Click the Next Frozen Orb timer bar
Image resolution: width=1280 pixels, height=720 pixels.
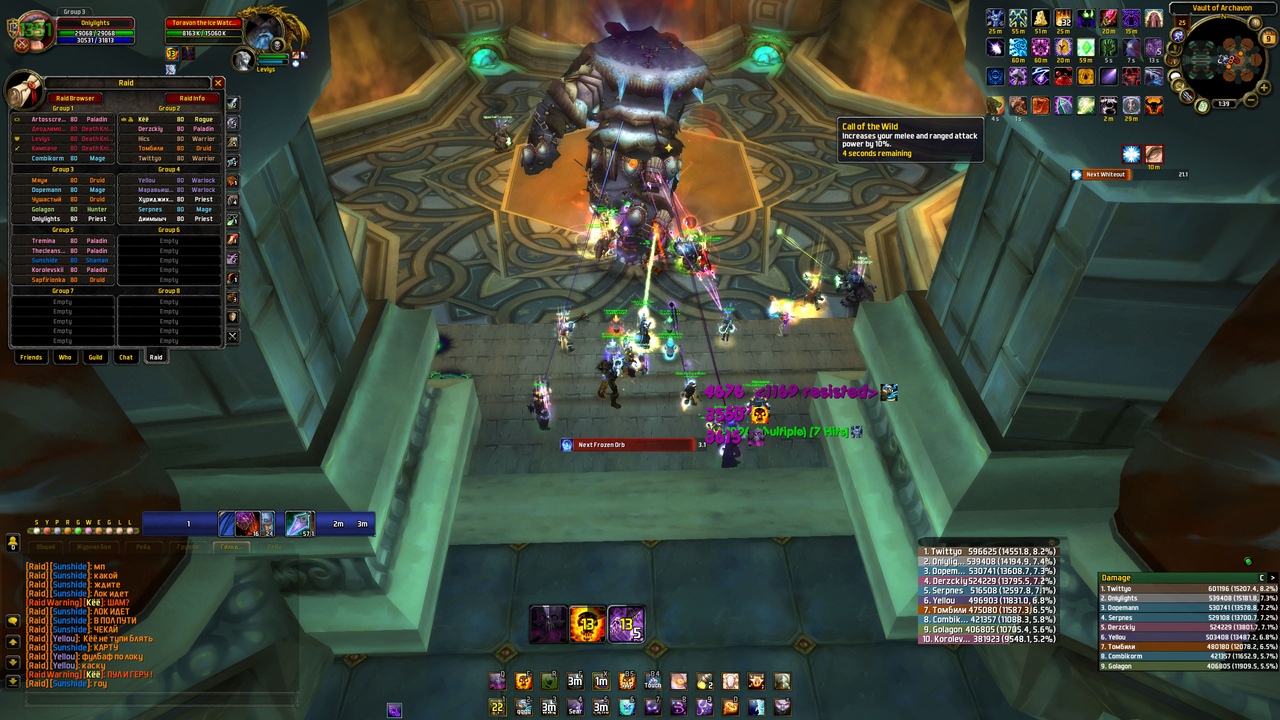tap(628, 445)
